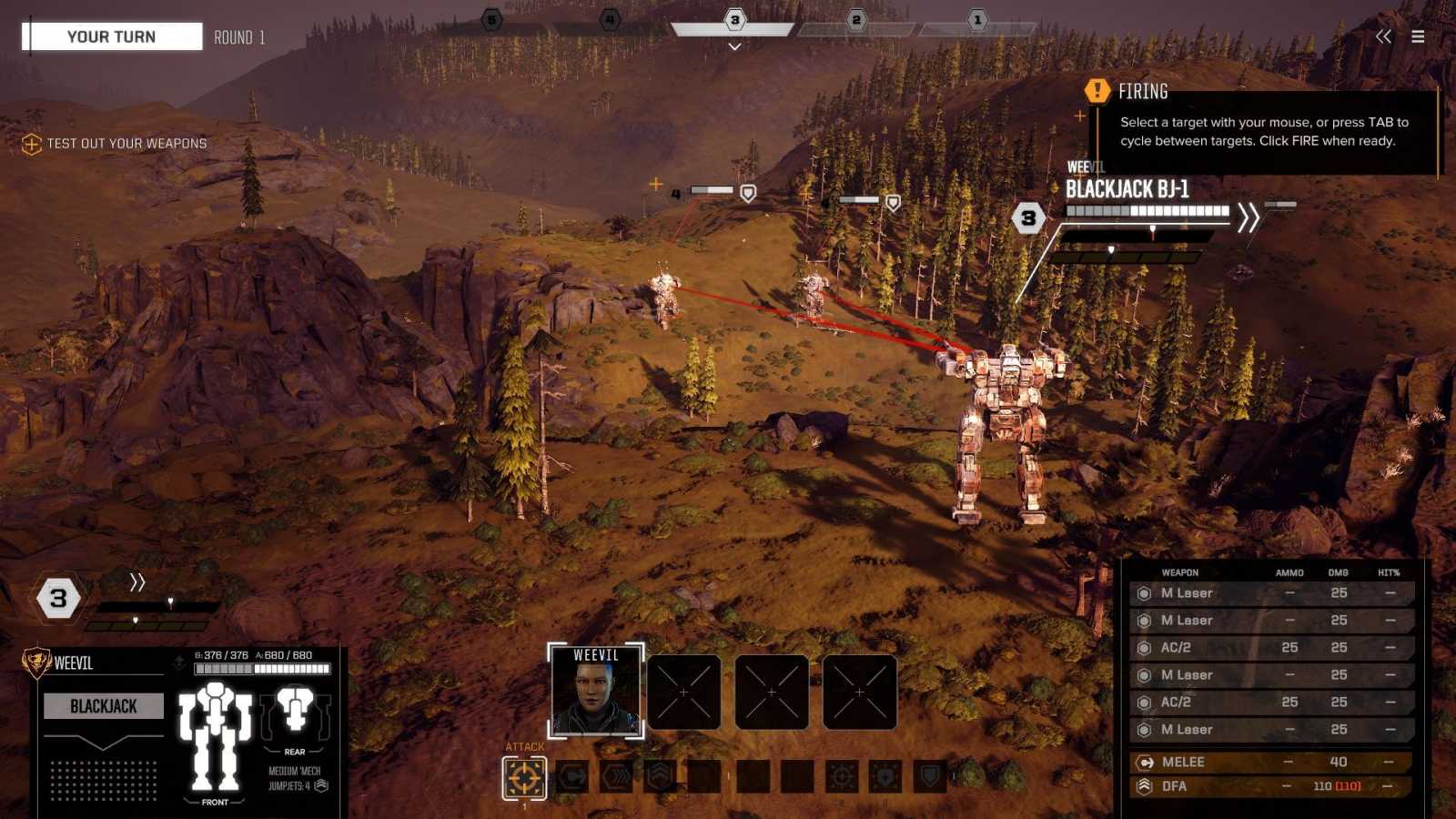Open the hamburger menu in the top-right corner
This screenshot has width=1456, height=819.
1418,36
